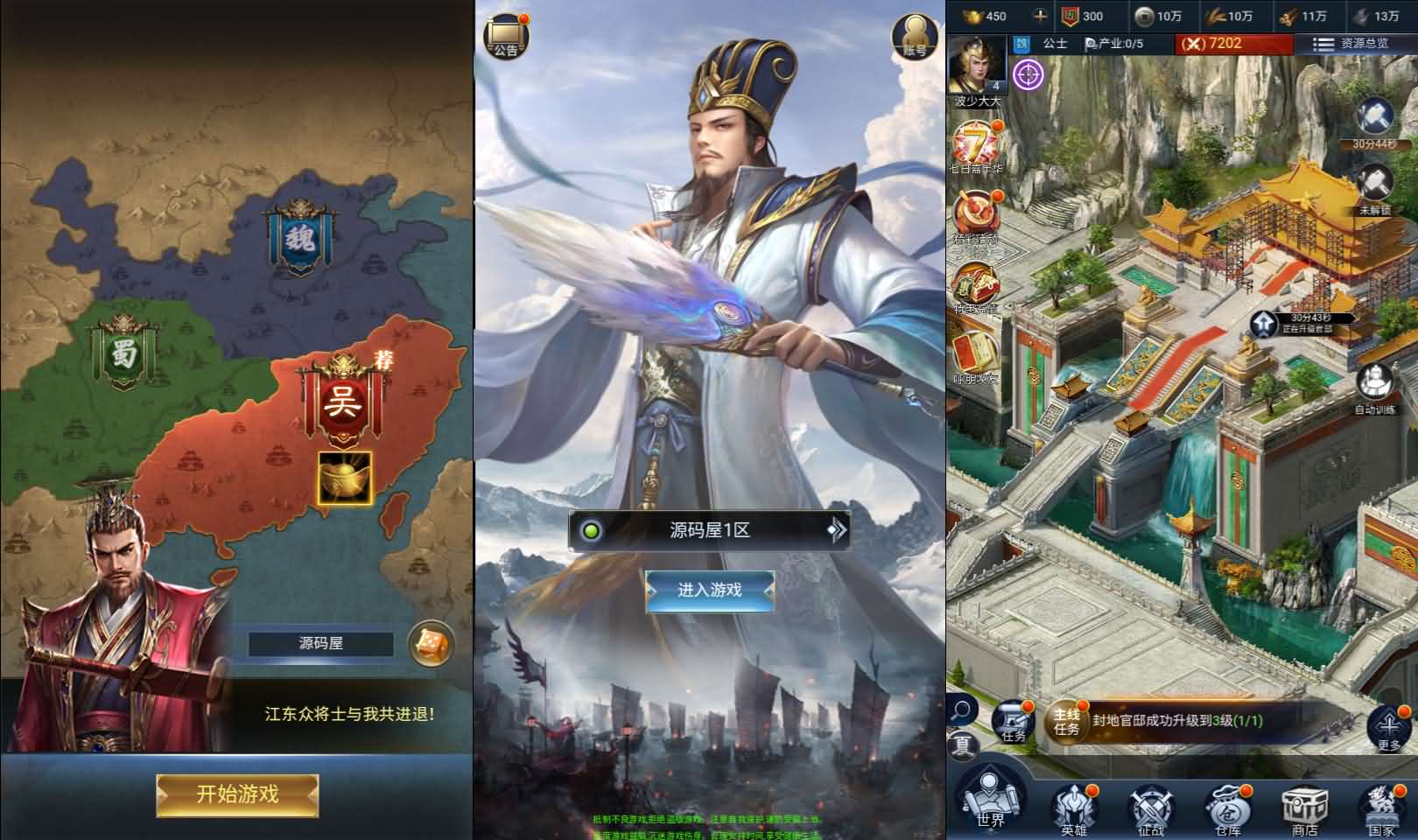Select the green server status indicator
The image size is (1418, 840).
coord(593,529)
